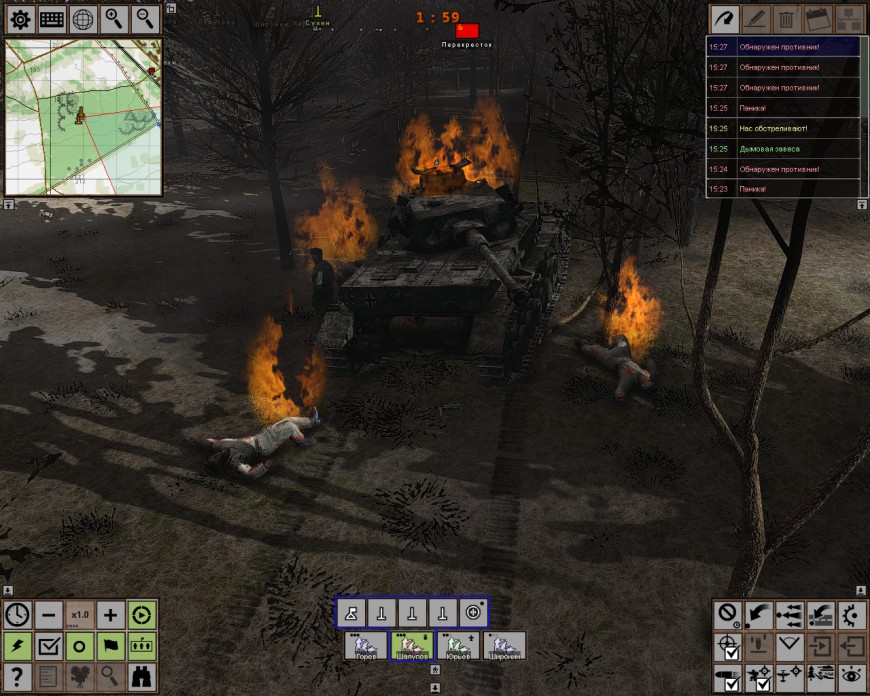
Task: Open the globe map view button
Action: 83,18
